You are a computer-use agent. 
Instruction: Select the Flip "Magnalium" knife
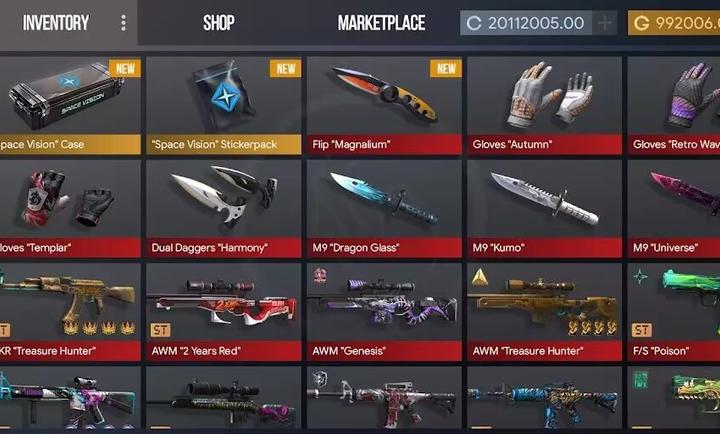pos(384,100)
